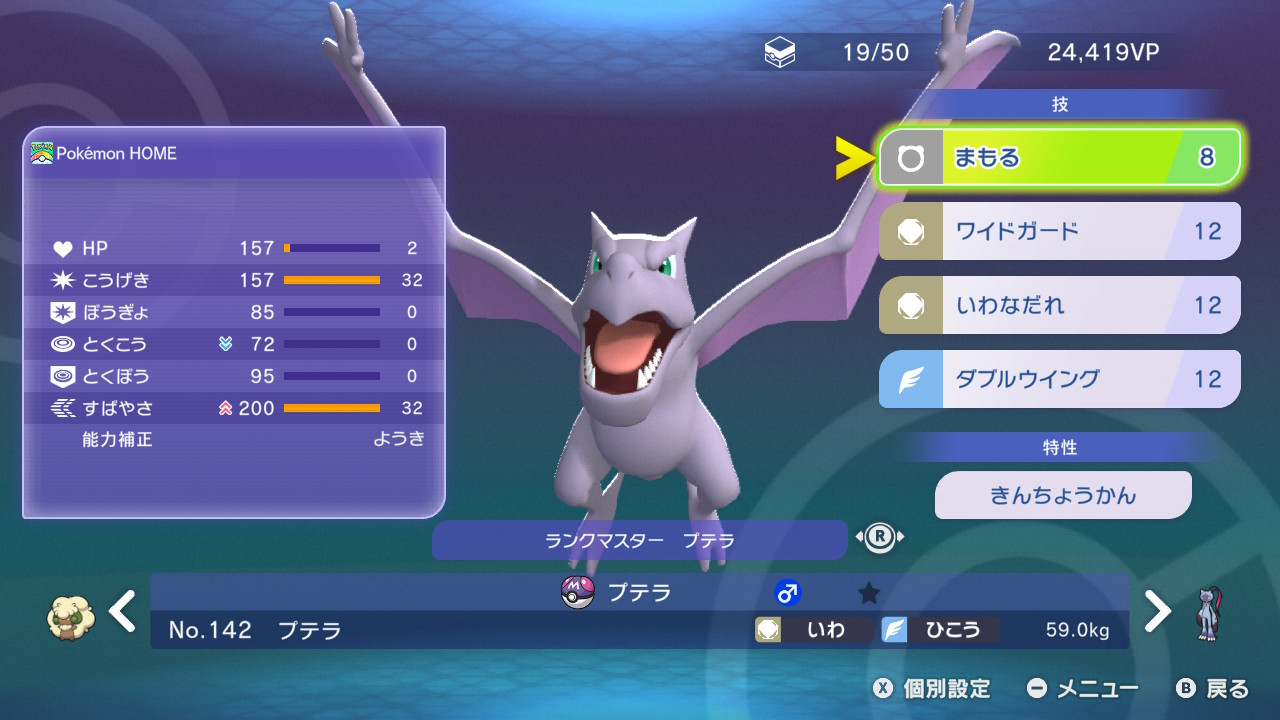The width and height of the screenshot is (1280, 720).
Task: Choose the ワイドガード move
Action: [x=1059, y=231]
